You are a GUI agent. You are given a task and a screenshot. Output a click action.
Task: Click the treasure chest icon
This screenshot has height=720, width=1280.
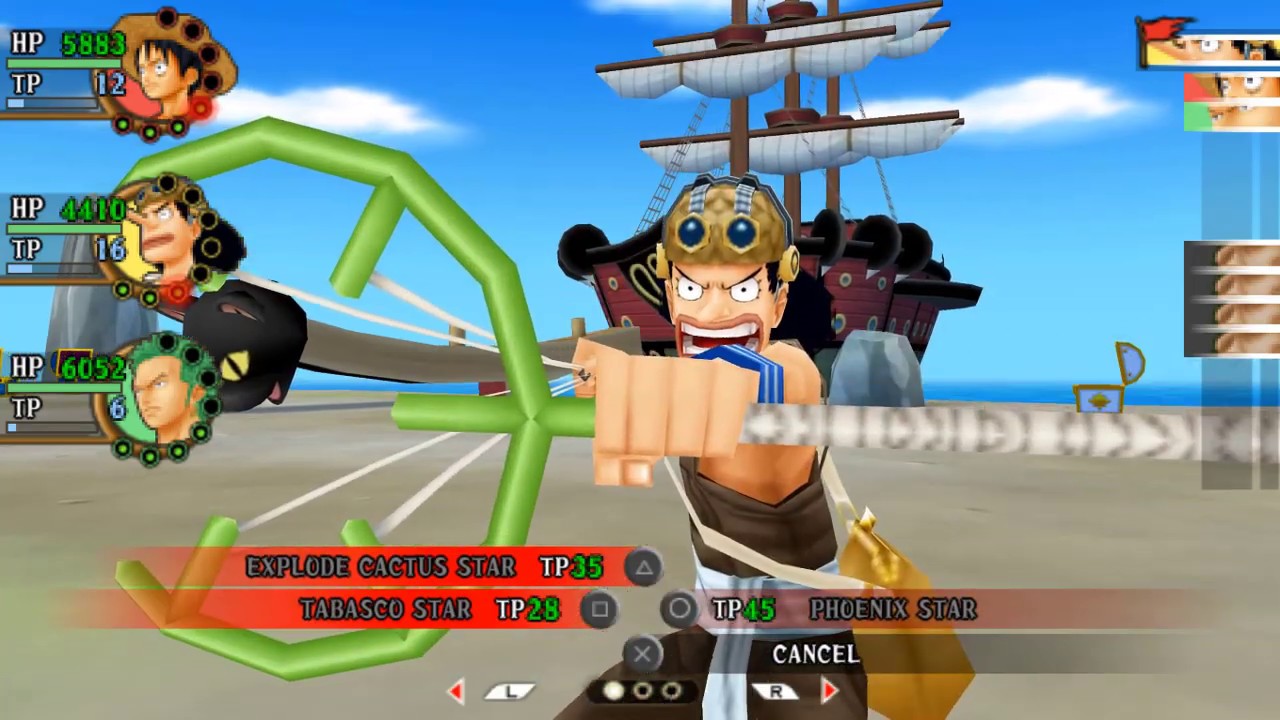click(1098, 399)
